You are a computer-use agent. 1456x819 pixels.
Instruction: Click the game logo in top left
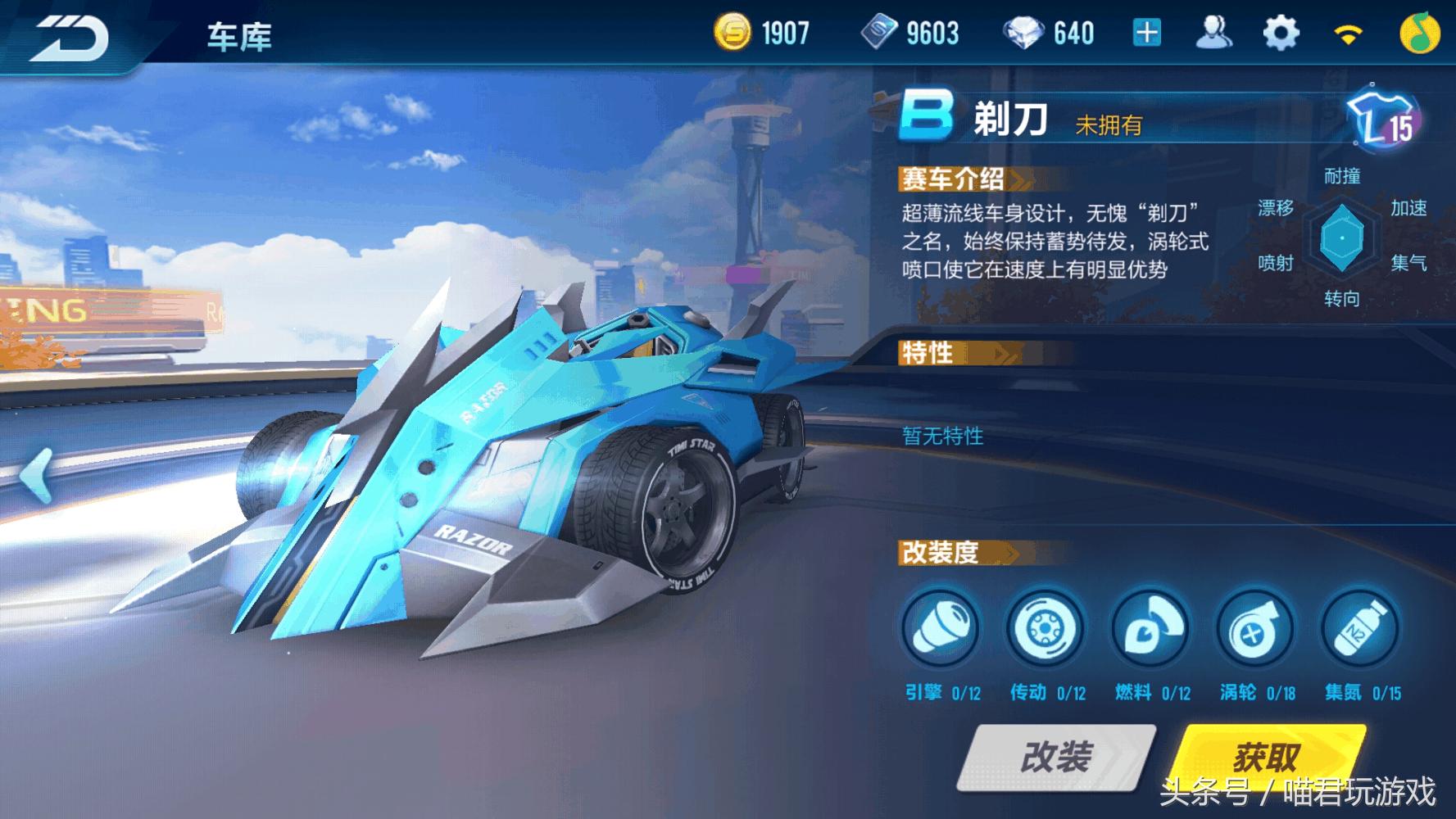[x=70, y=33]
